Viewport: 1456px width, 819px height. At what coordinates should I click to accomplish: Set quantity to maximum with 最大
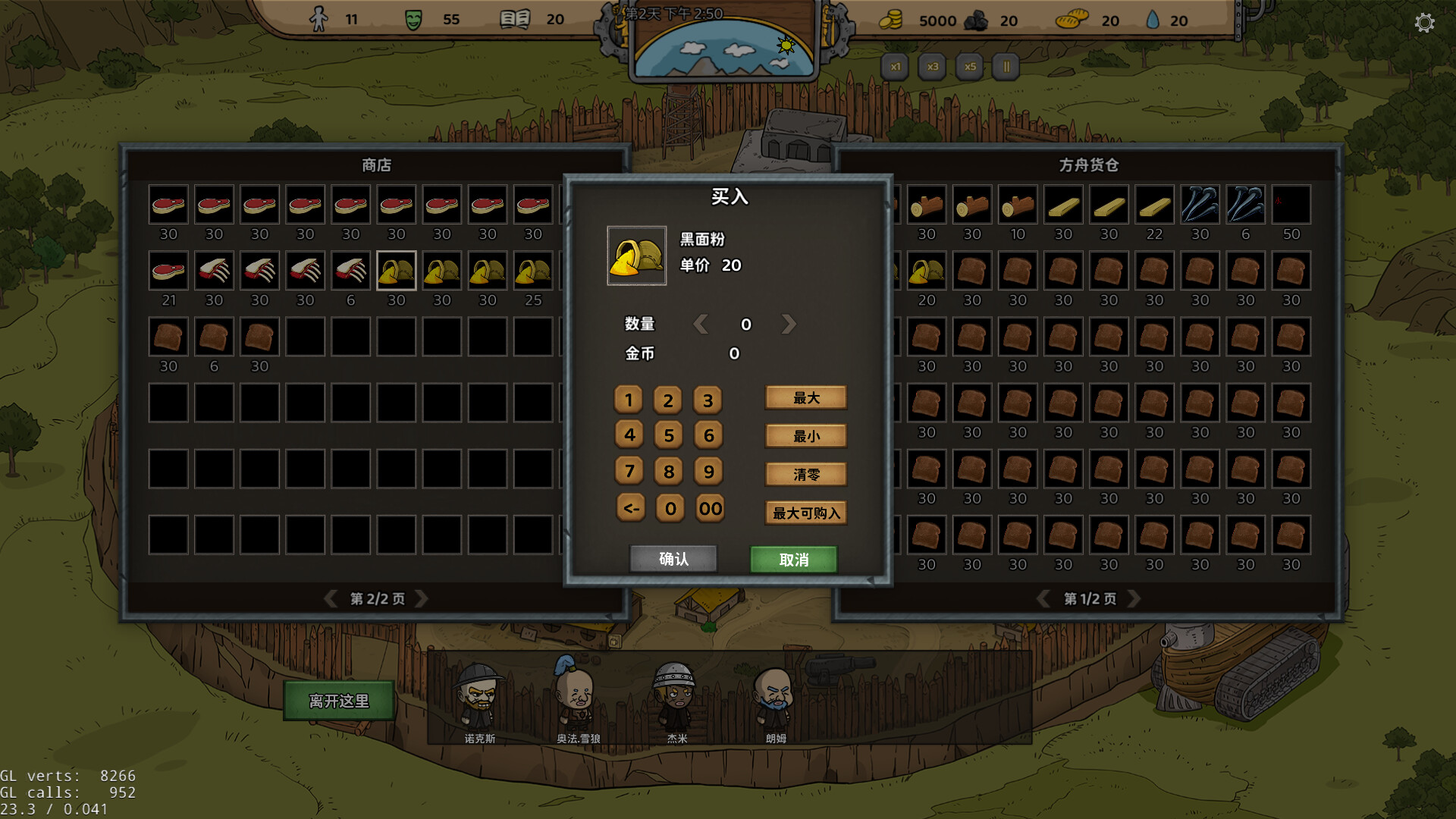pos(806,398)
